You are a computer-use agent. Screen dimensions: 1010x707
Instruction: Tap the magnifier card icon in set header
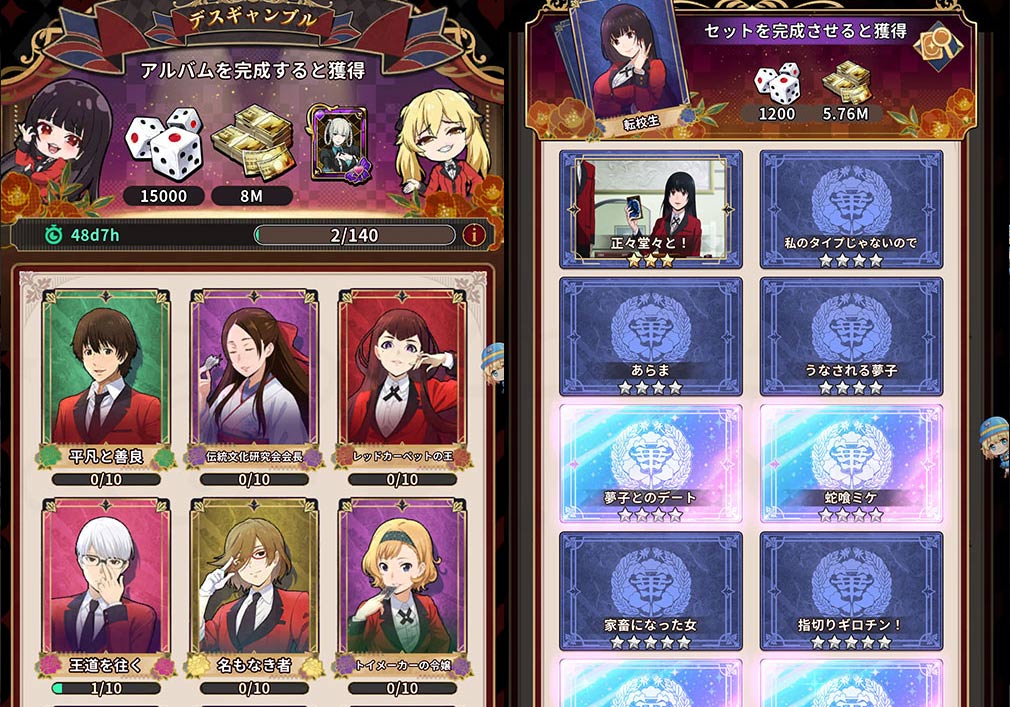[x=940, y=43]
